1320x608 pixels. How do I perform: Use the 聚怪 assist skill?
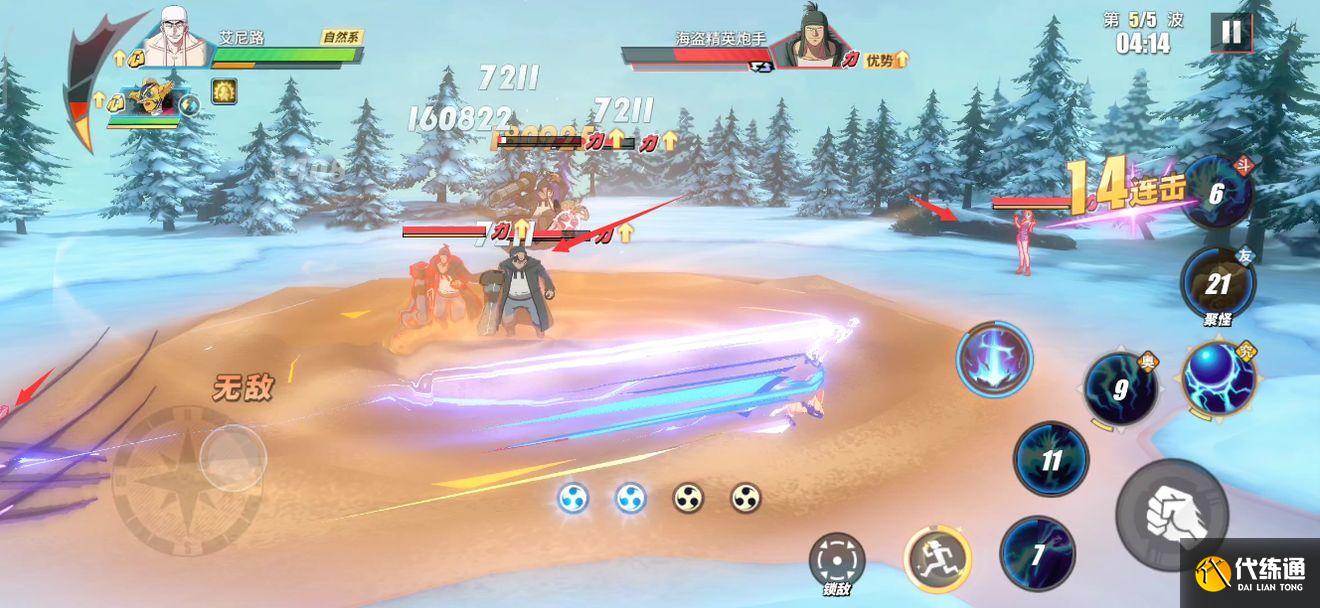point(1217,284)
